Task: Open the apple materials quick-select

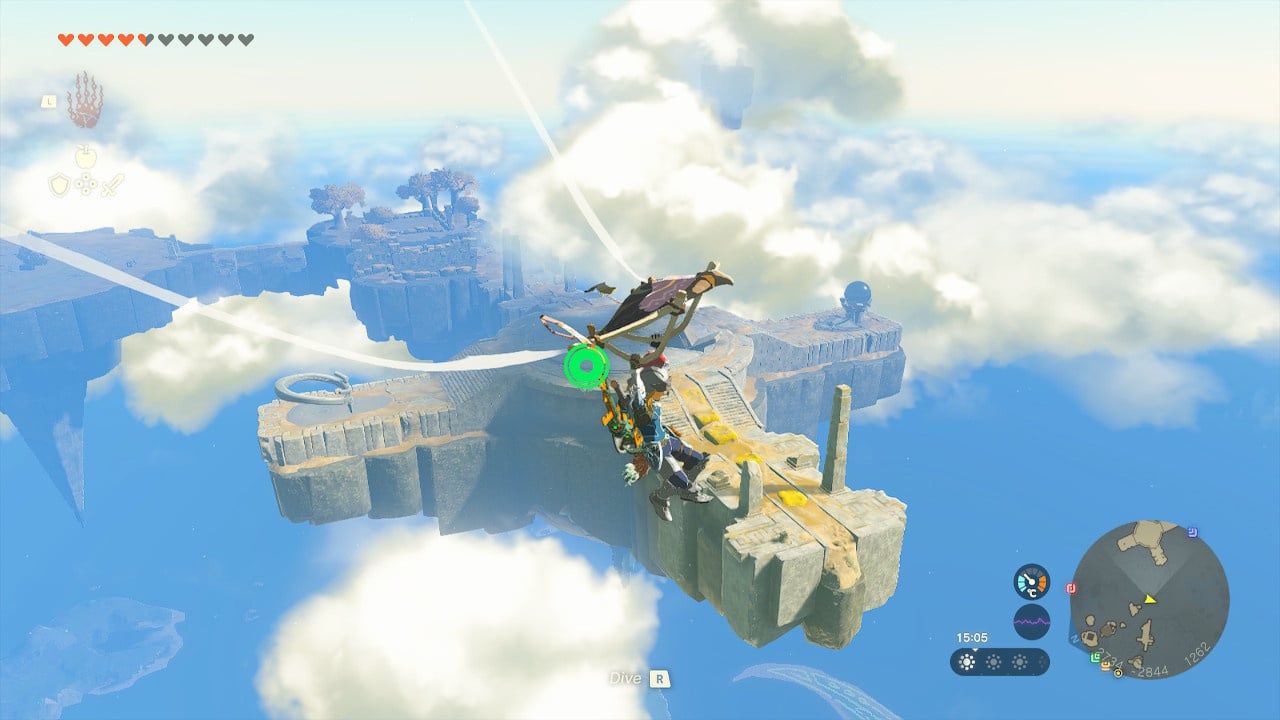Action: tap(85, 156)
